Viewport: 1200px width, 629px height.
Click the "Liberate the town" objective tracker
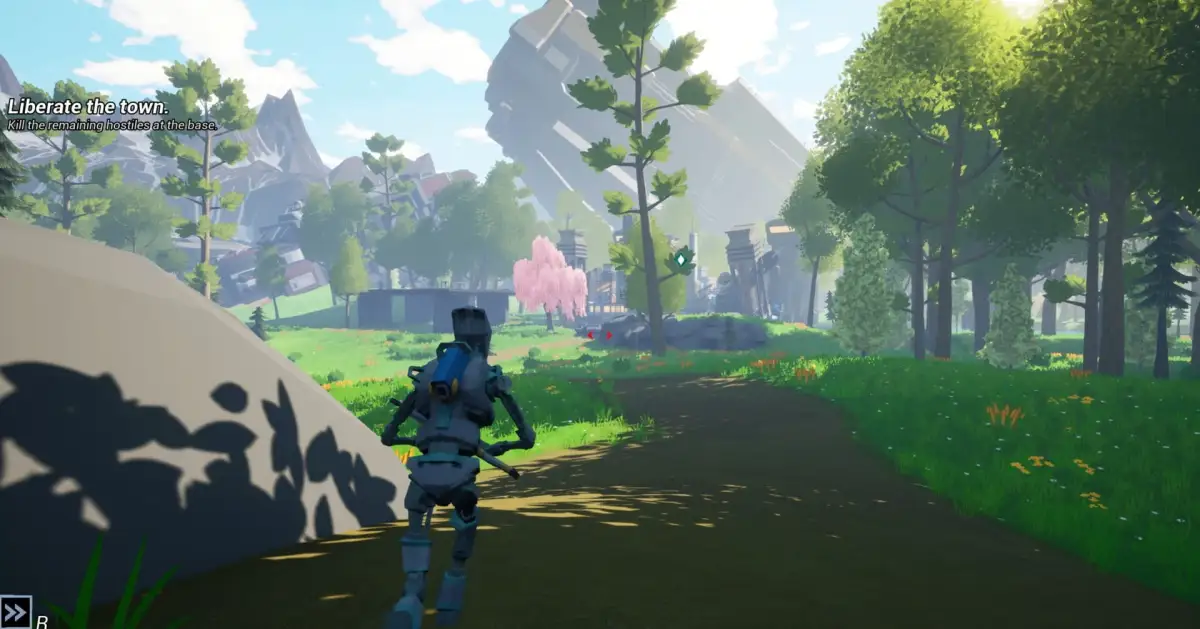tap(89, 106)
